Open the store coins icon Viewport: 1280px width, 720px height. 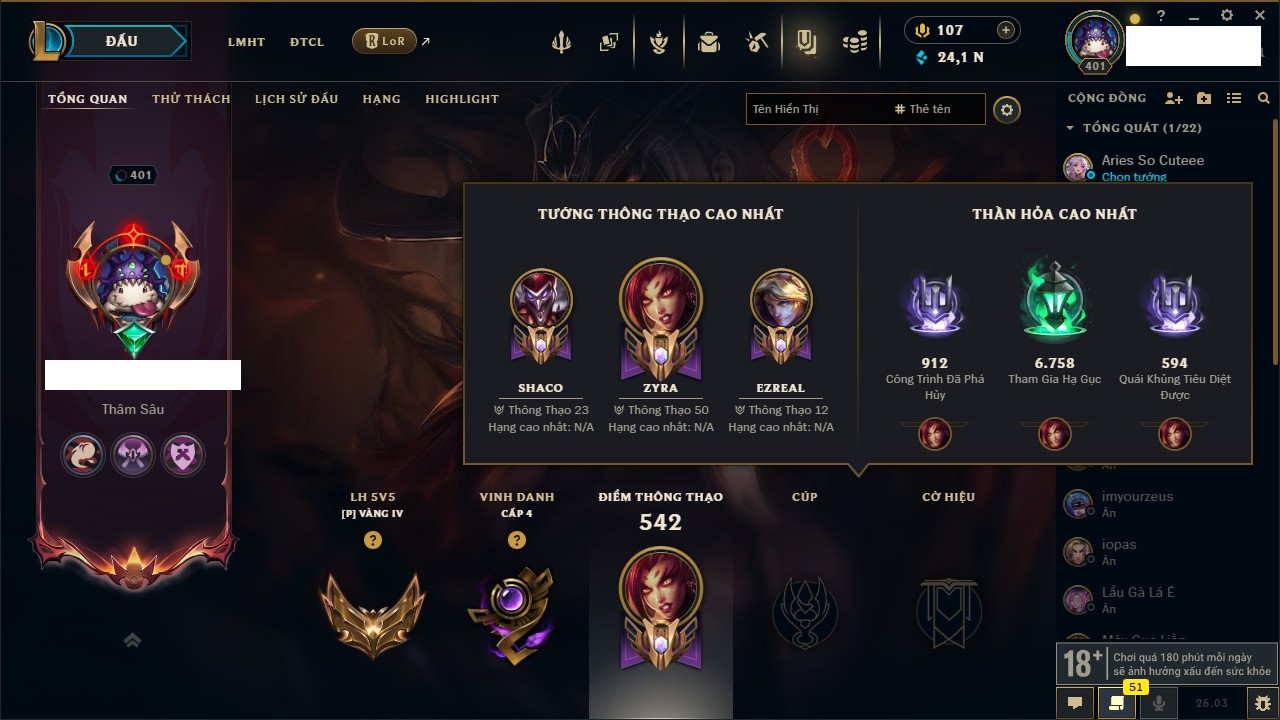point(854,42)
